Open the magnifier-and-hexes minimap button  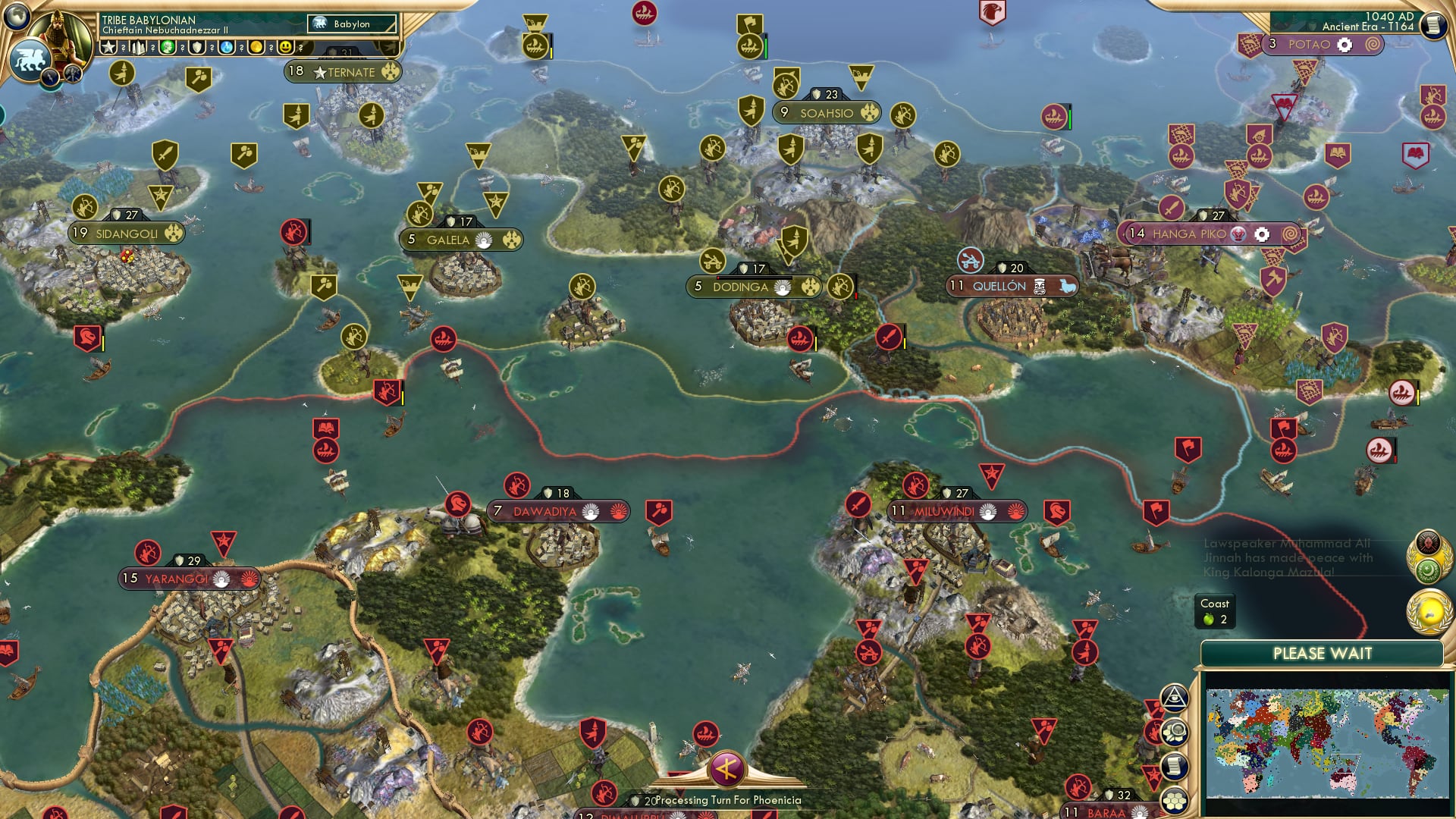pyautogui.click(x=1174, y=733)
